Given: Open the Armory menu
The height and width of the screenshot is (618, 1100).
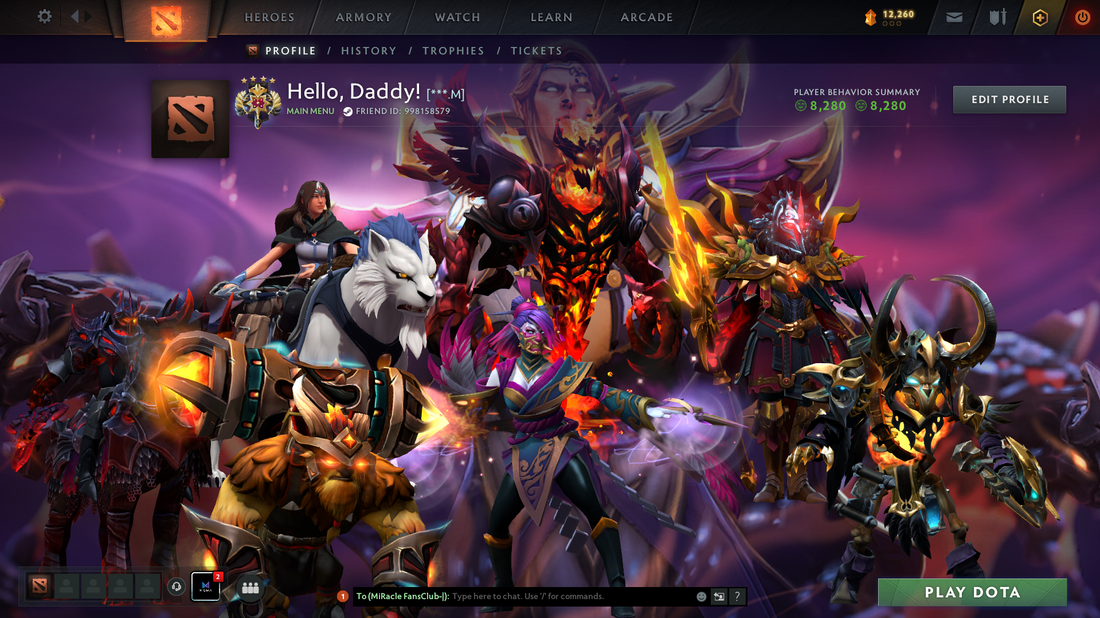Looking at the screenshot, I should coord(364,17).
